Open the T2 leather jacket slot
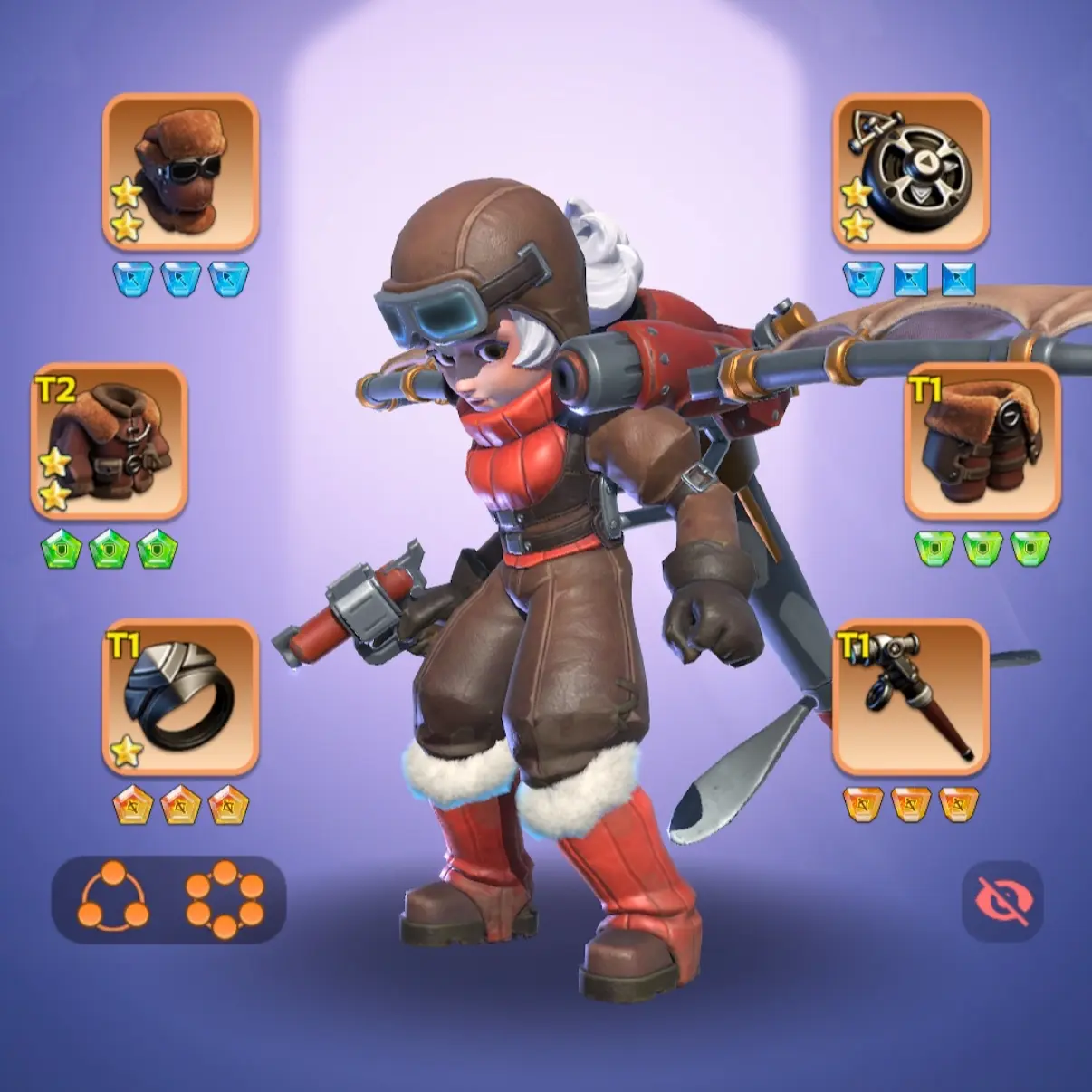 pos(109,441)
